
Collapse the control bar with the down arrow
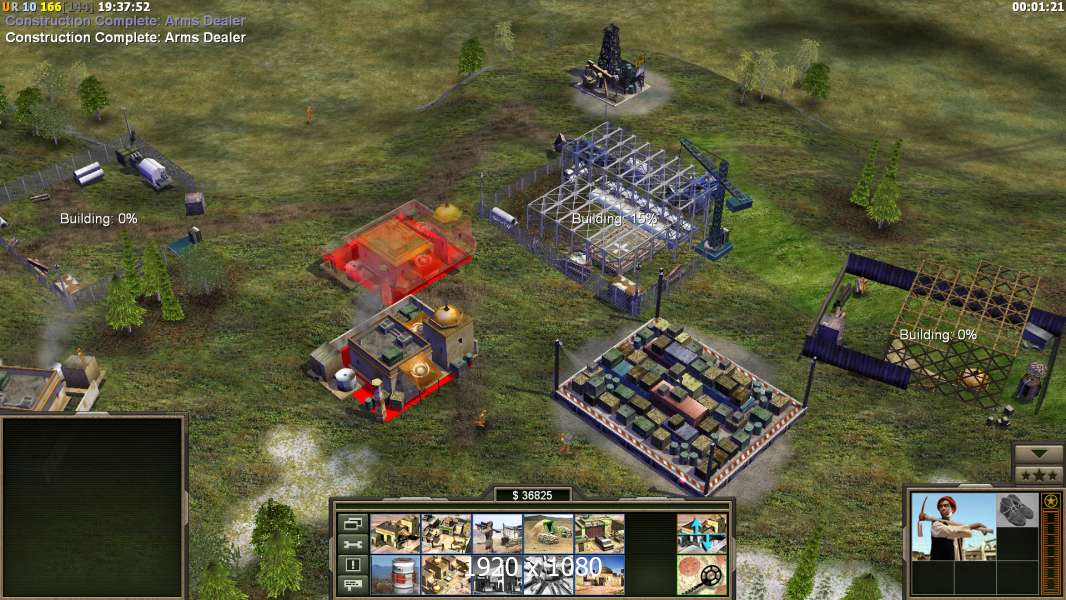point(1039,454)
